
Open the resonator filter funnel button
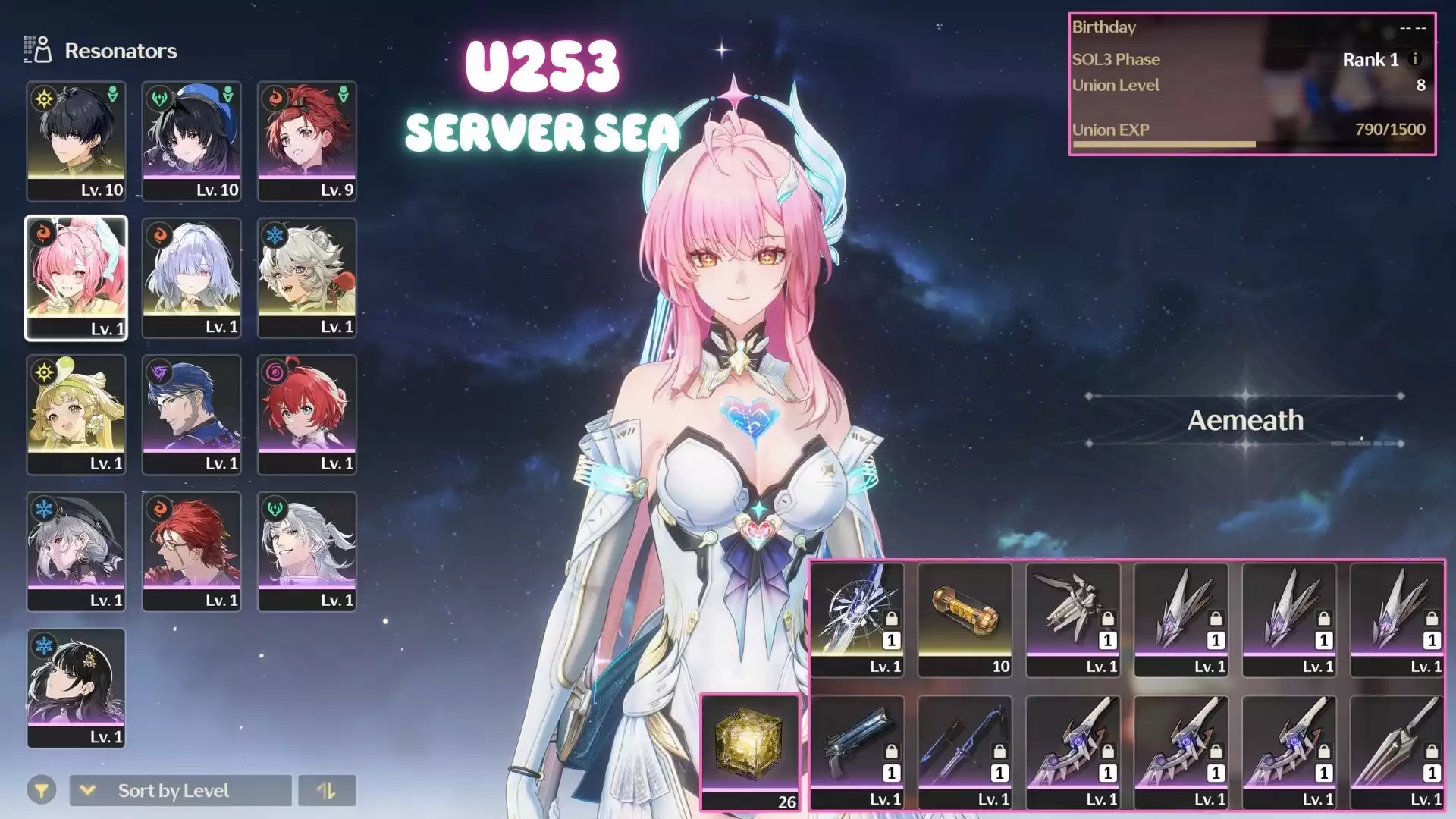(42, 791)
